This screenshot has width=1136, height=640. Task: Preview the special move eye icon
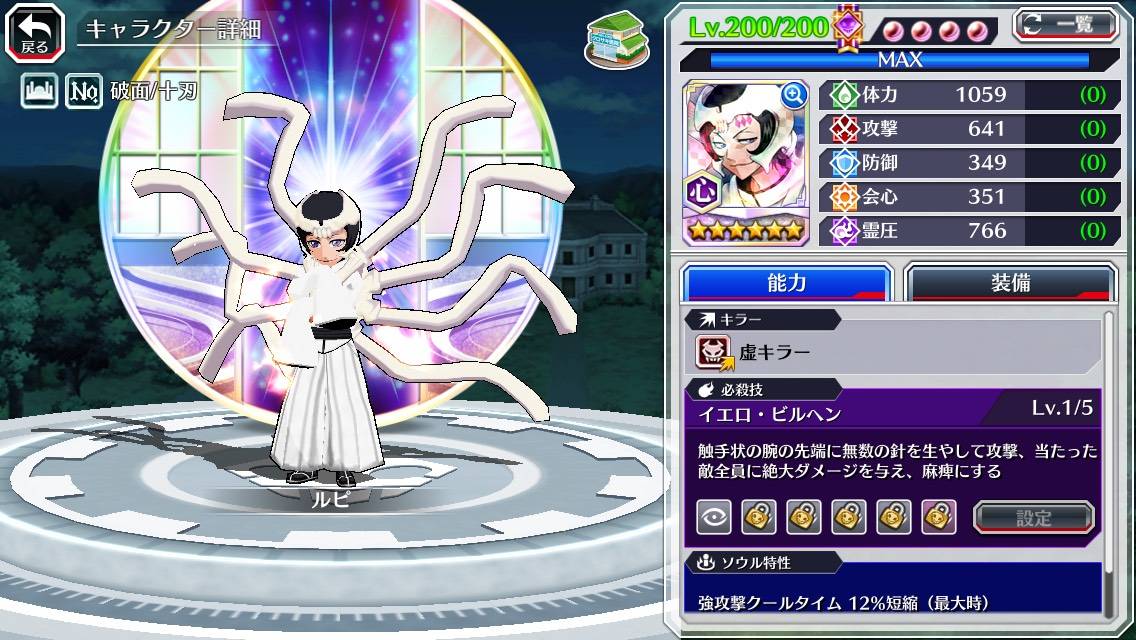[x=713, y=517]
